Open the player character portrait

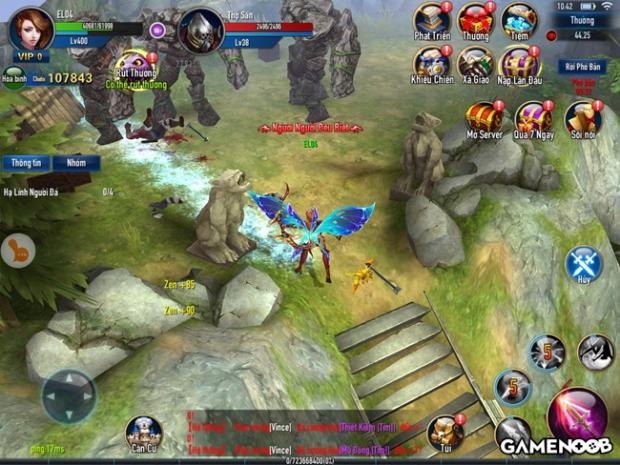[31, 27]
